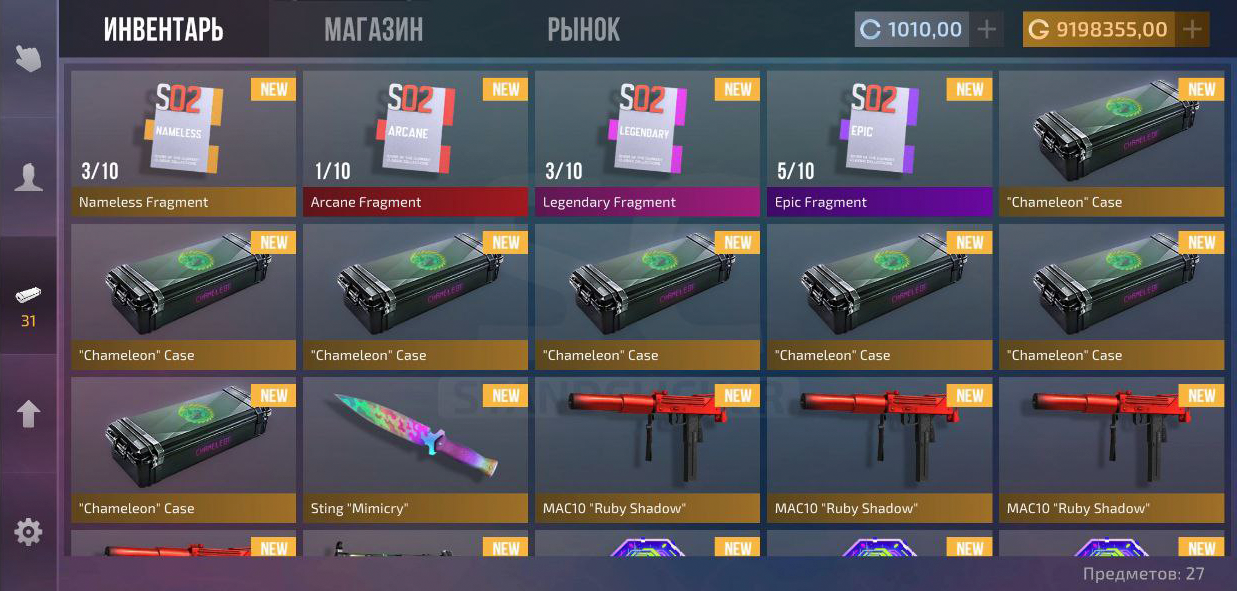Choose the Legendary Fragment item

click(648, 143)
